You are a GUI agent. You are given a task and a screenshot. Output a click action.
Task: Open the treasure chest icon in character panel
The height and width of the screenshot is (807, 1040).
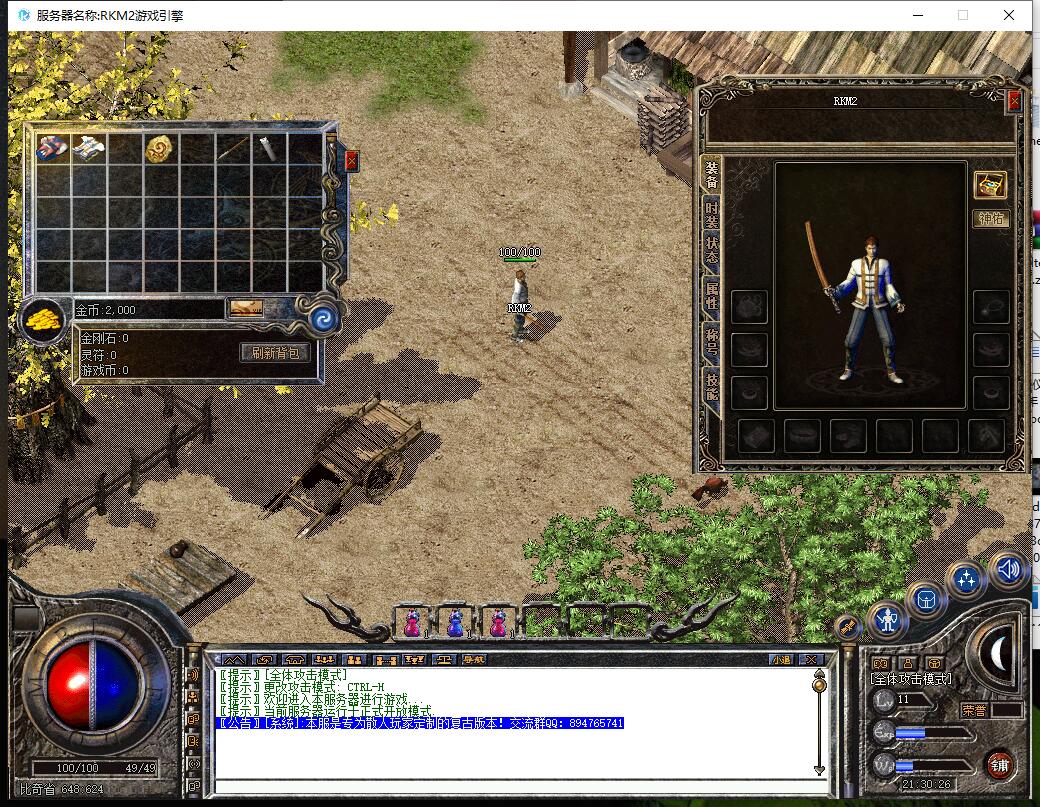[990, 185]
